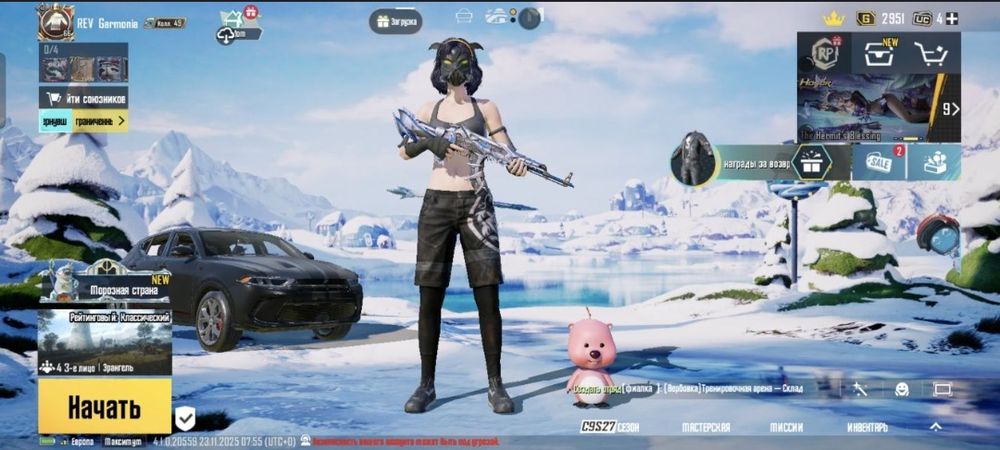The width and height of the screenshot is (1000, 450).
Task: Open the gold crown icon
Action: [833, 18]
